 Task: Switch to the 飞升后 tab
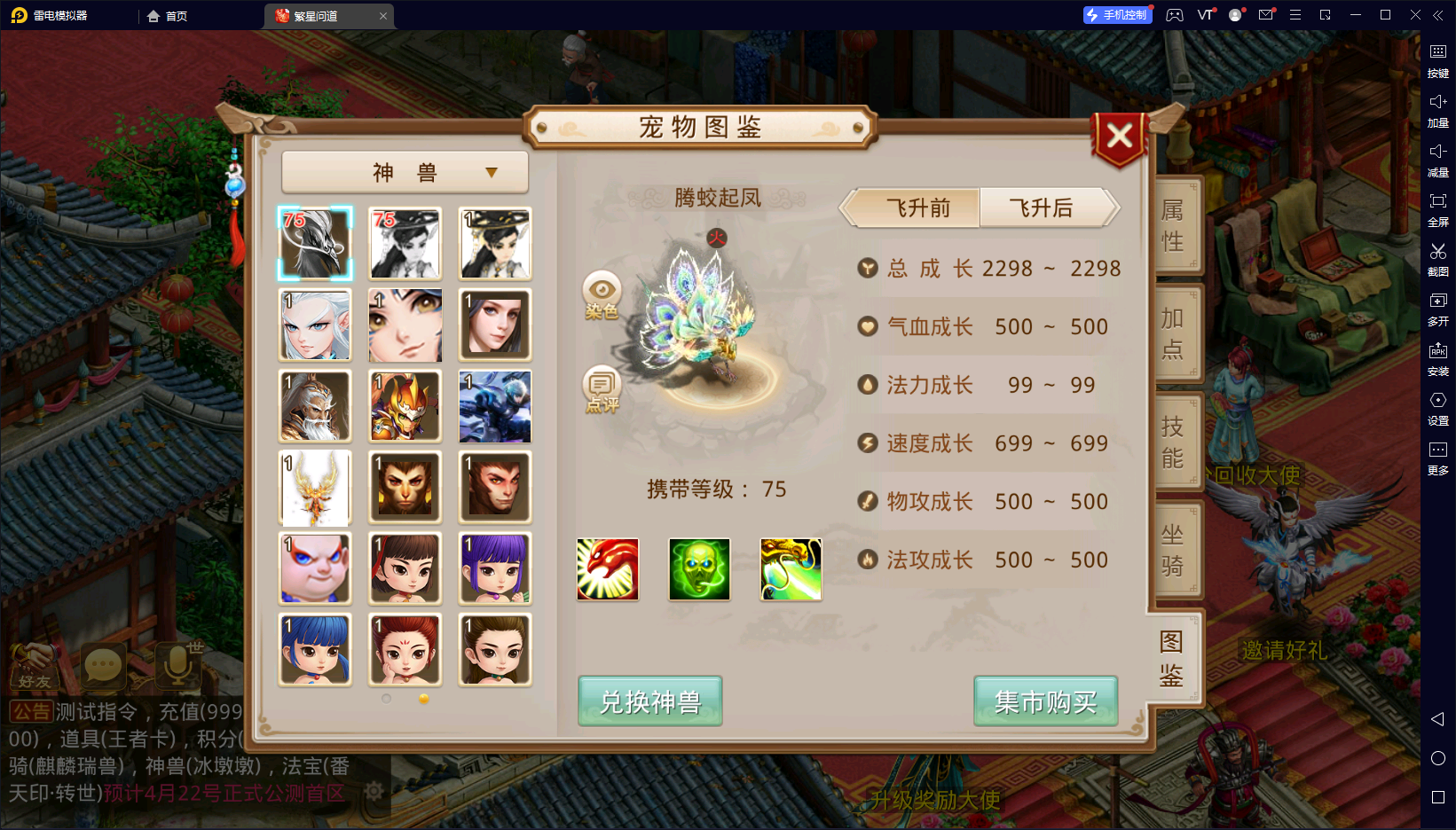(x=1044, y=208)
